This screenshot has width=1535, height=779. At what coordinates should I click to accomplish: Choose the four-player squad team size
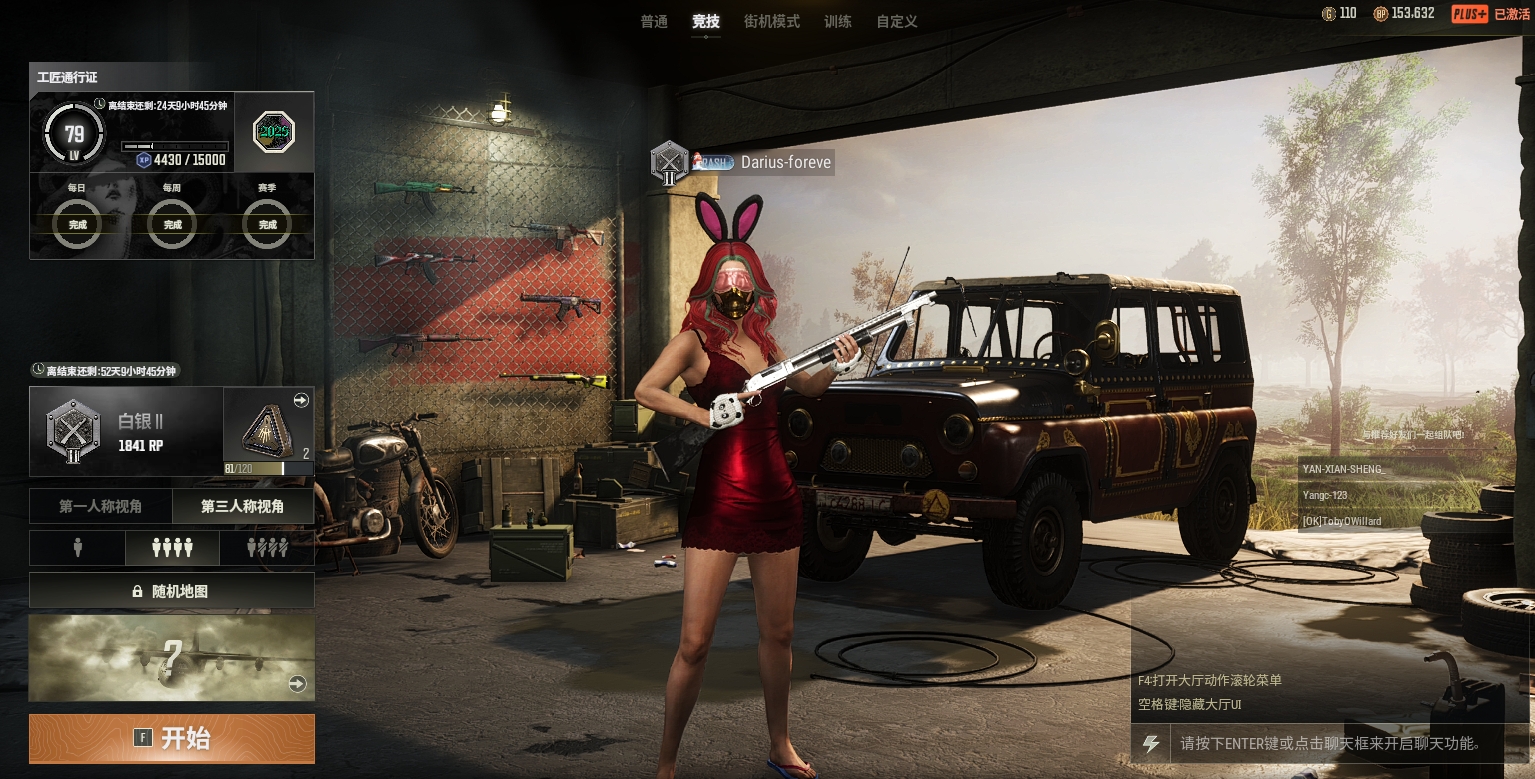(x=171, y=548)
